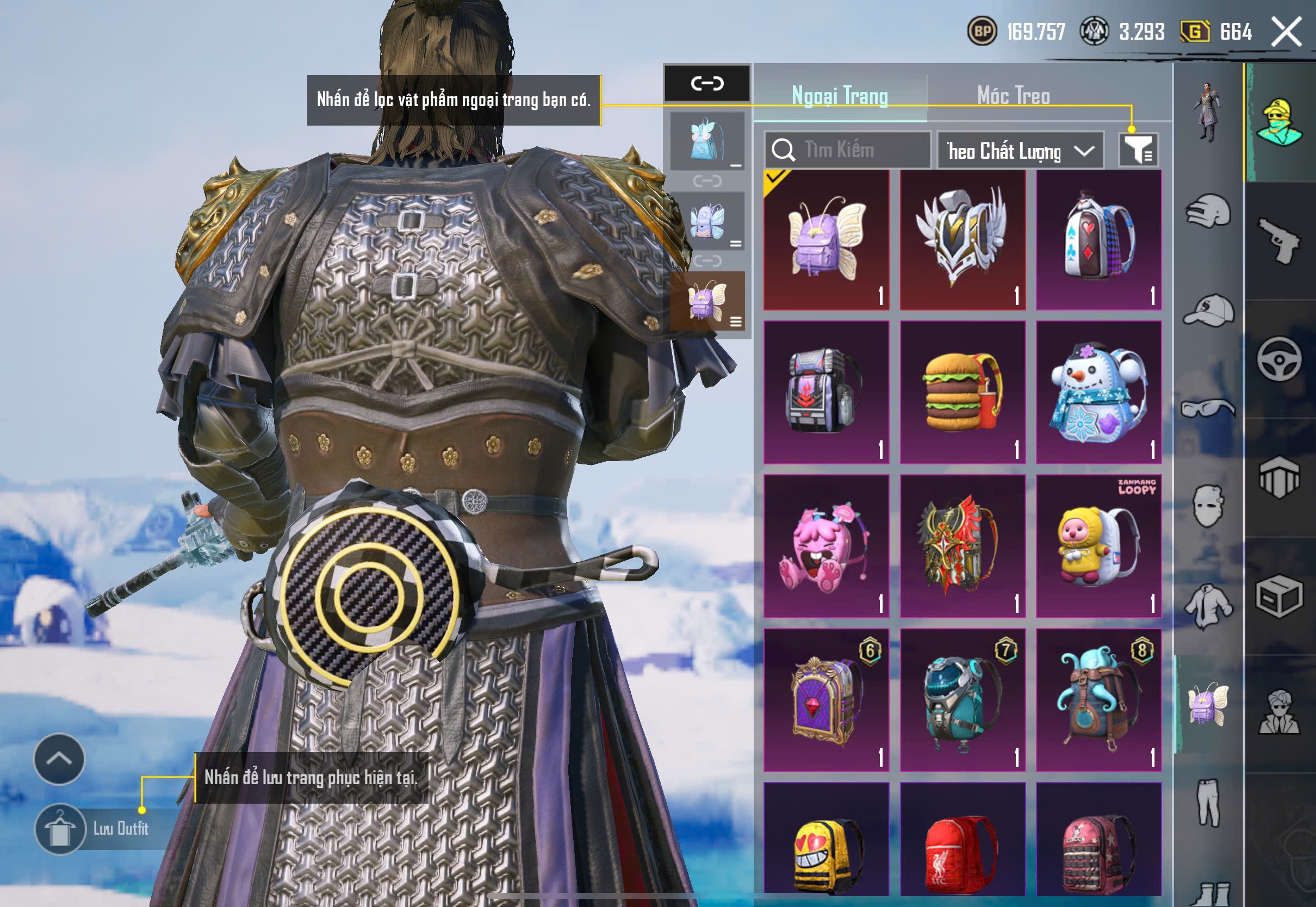The height and width of the screenshot is (907, 1316).
Task: Open the cap headwear category
Action: click(1208, 310)
